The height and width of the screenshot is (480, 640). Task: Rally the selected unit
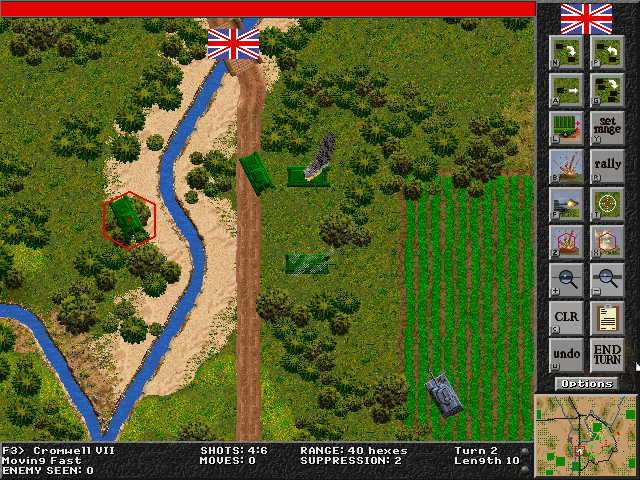[607, 164]
